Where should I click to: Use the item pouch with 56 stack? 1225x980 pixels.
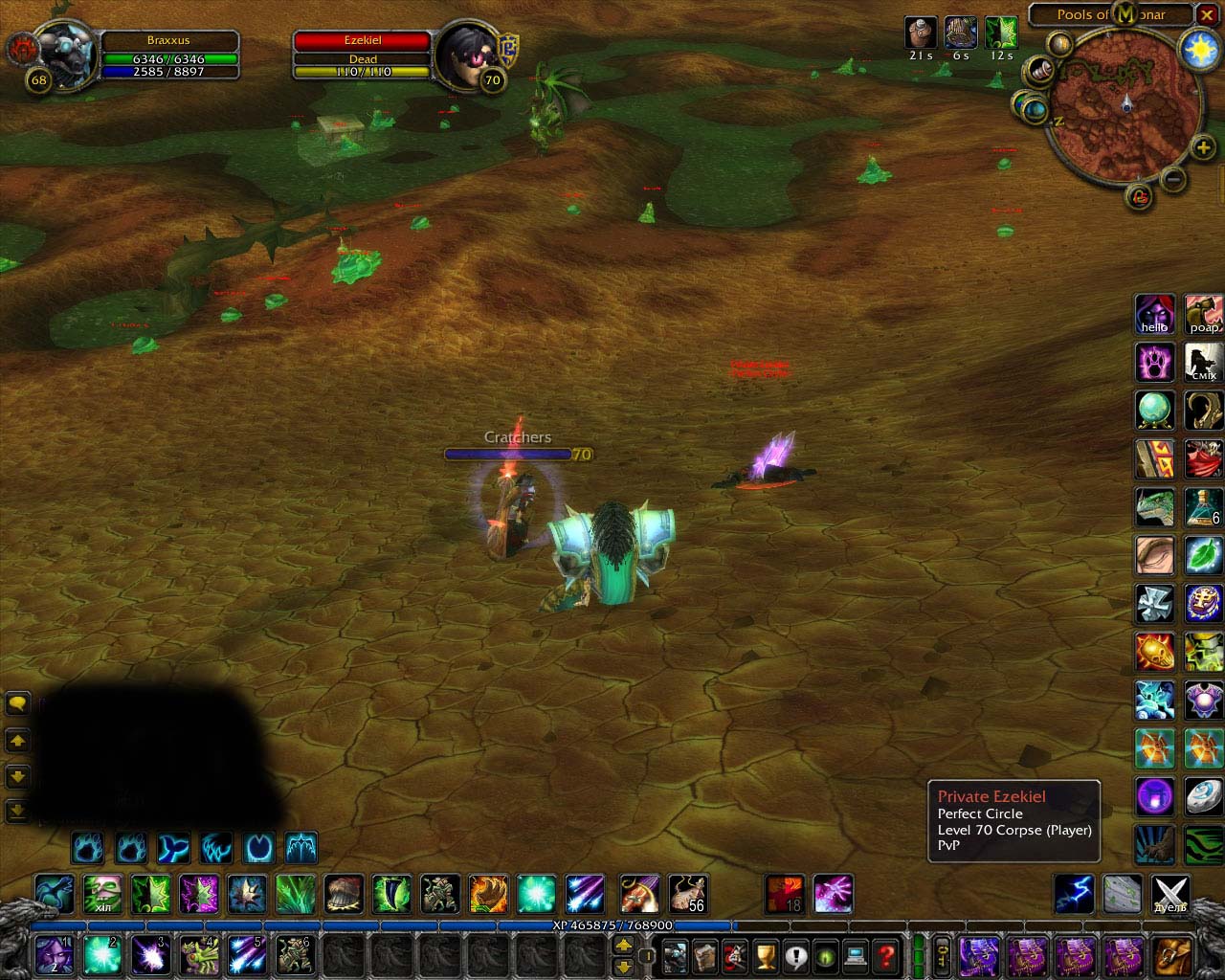pos(687,894)
